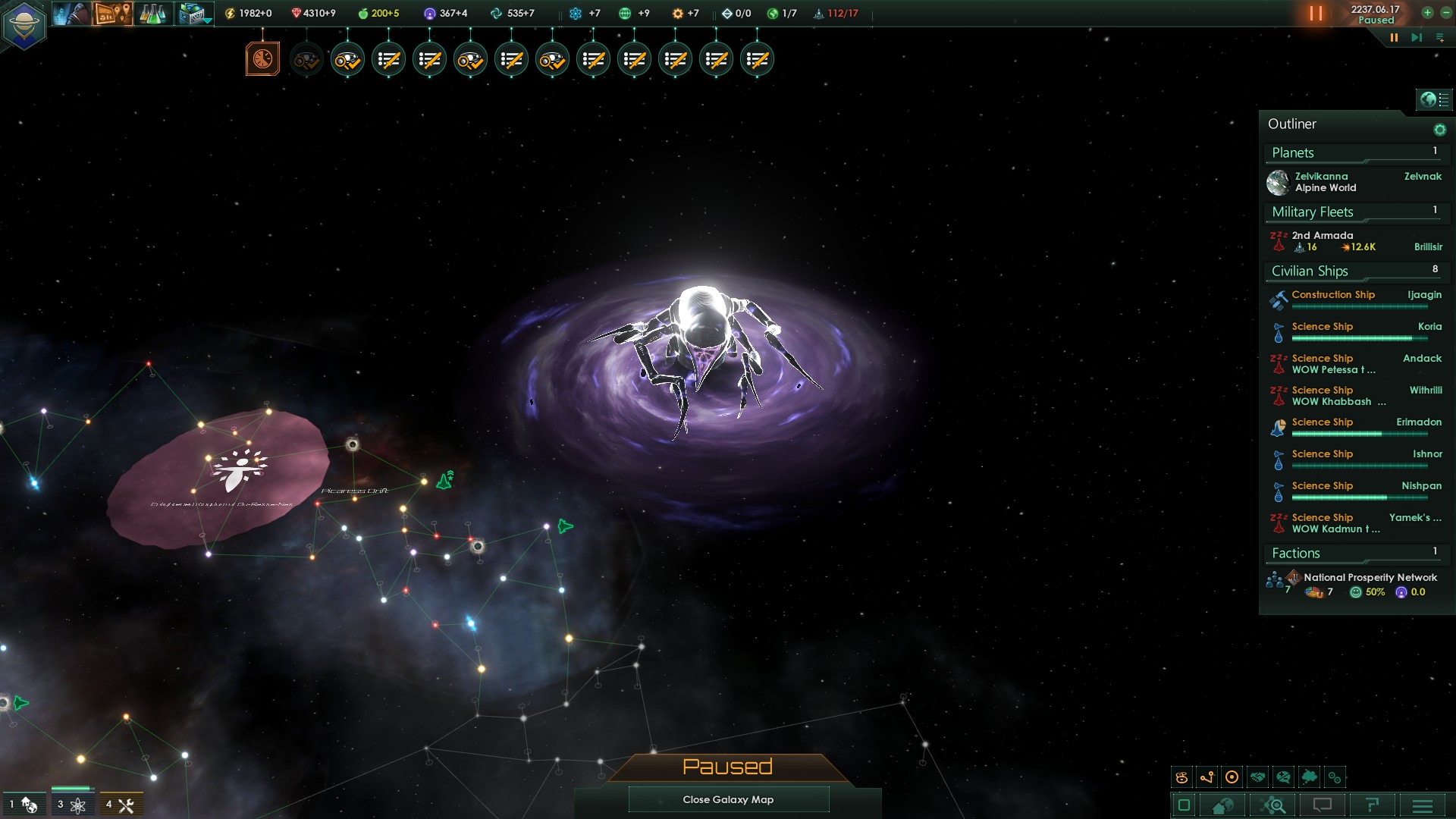The width and height of the screenshot is (1456, 819).
Task: Select Science Ship Erimadon
Action: (x=1323, y=422)
